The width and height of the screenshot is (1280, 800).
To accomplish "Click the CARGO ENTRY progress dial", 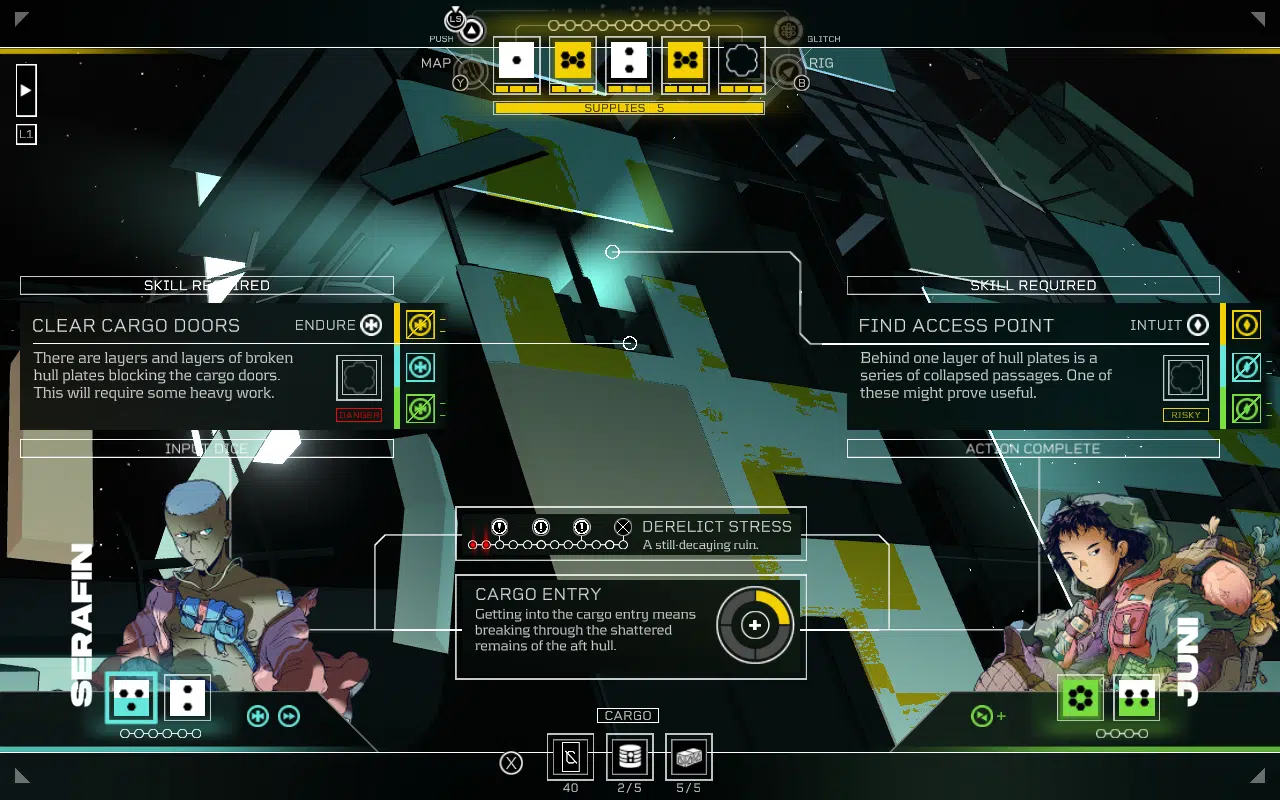I will click(756, 623).
